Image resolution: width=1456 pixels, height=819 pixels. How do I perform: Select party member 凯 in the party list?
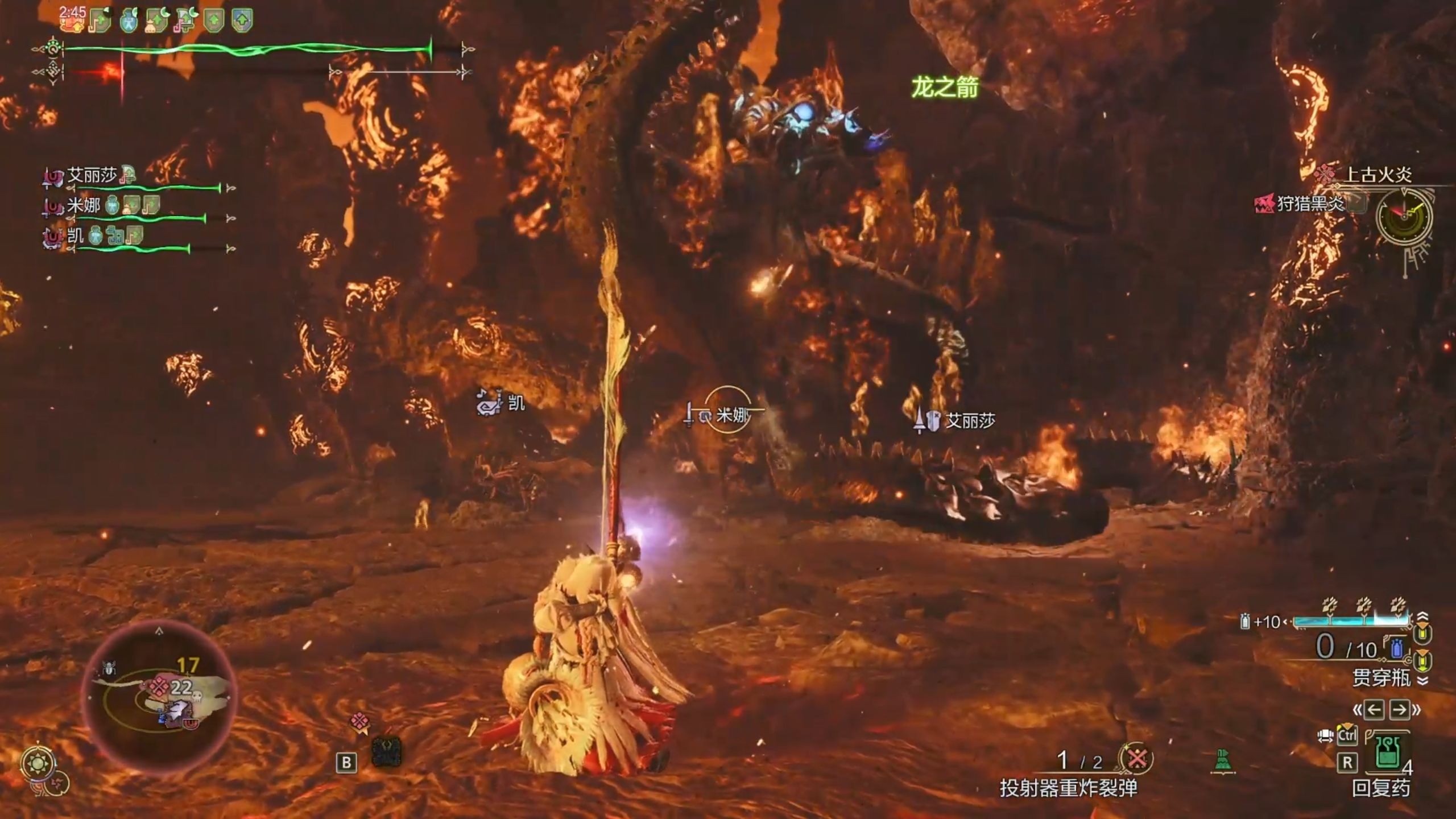pos(75,235)
